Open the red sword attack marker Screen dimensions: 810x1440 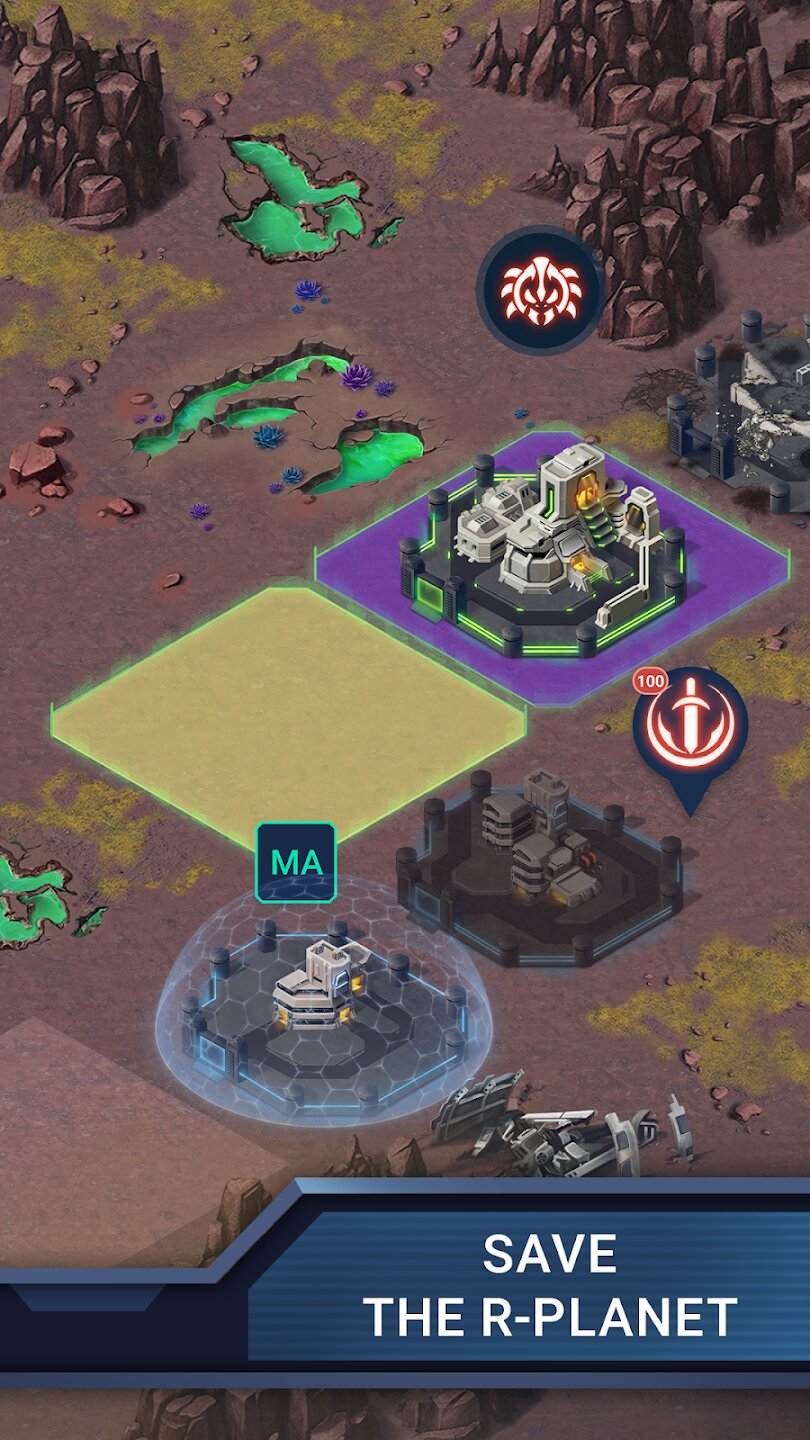(x=690, y=727)
